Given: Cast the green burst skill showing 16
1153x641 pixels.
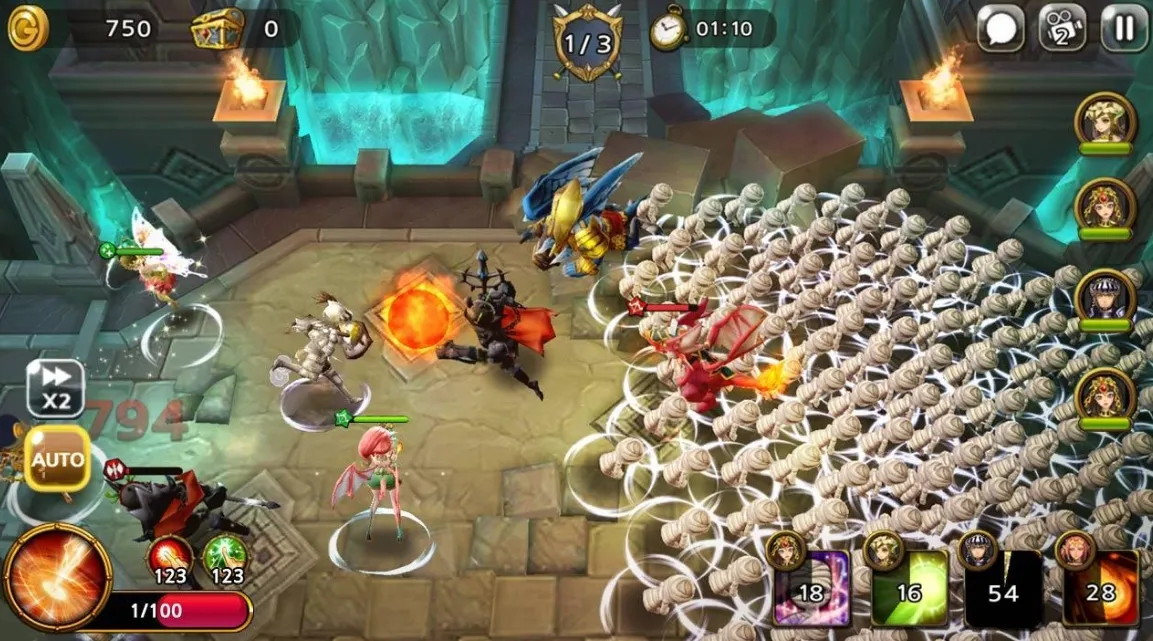Looking at the screenshot, I should pyautogui.click(x=907, y=587).
